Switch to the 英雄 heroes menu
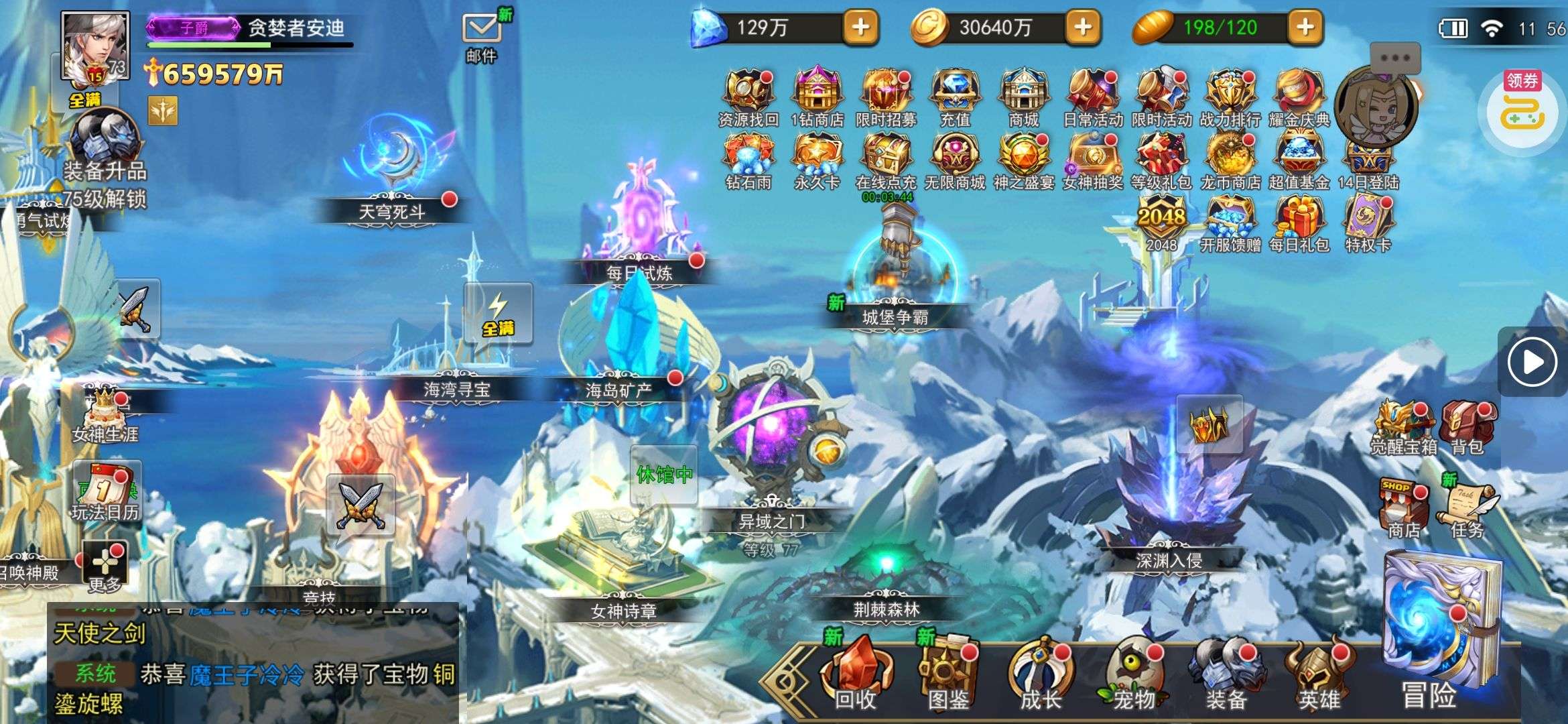Screen dimensions: 1568x724 coord(1319,674)
